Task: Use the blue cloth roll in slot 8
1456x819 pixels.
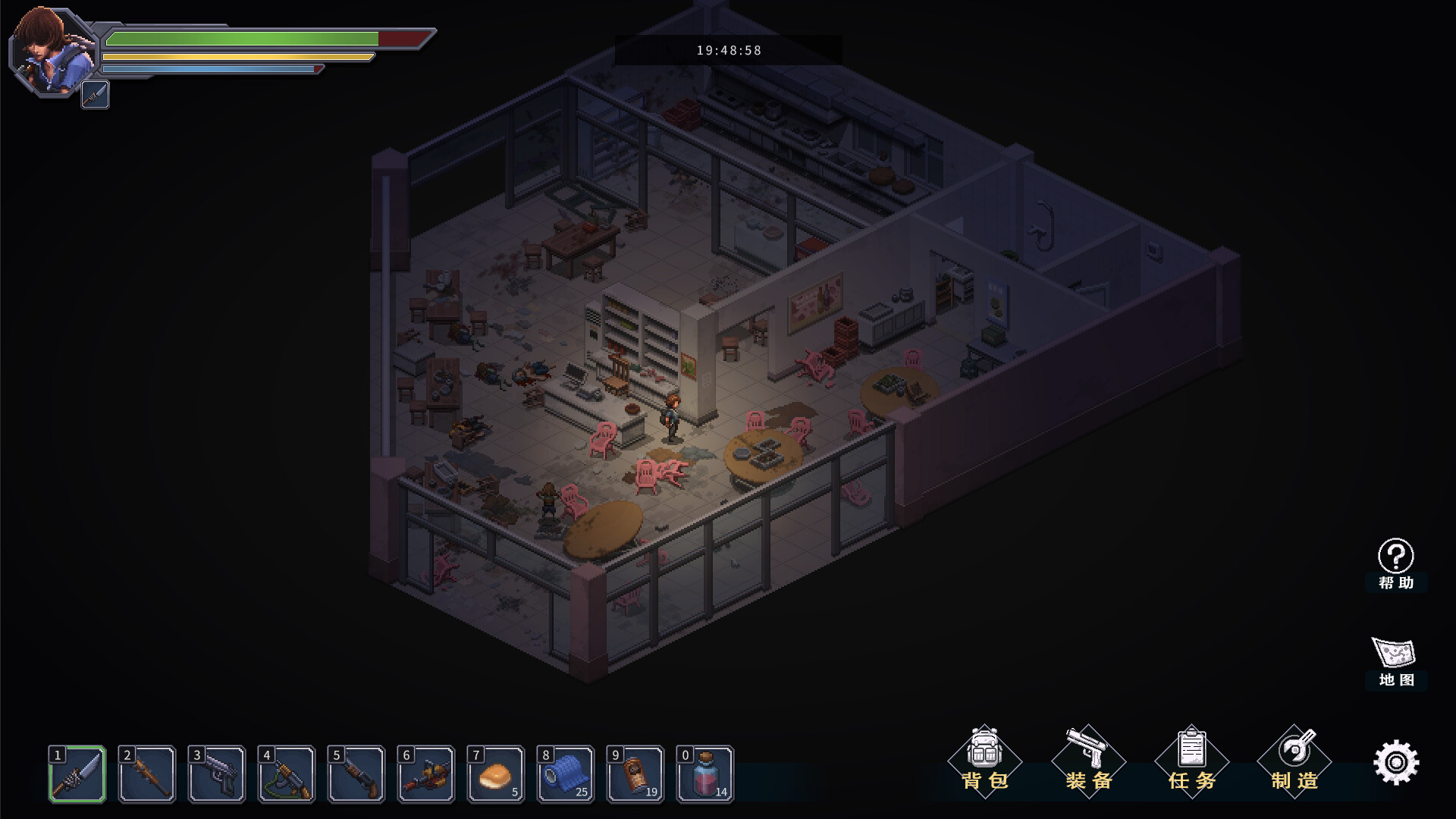Action: click(x=566, y=774)
